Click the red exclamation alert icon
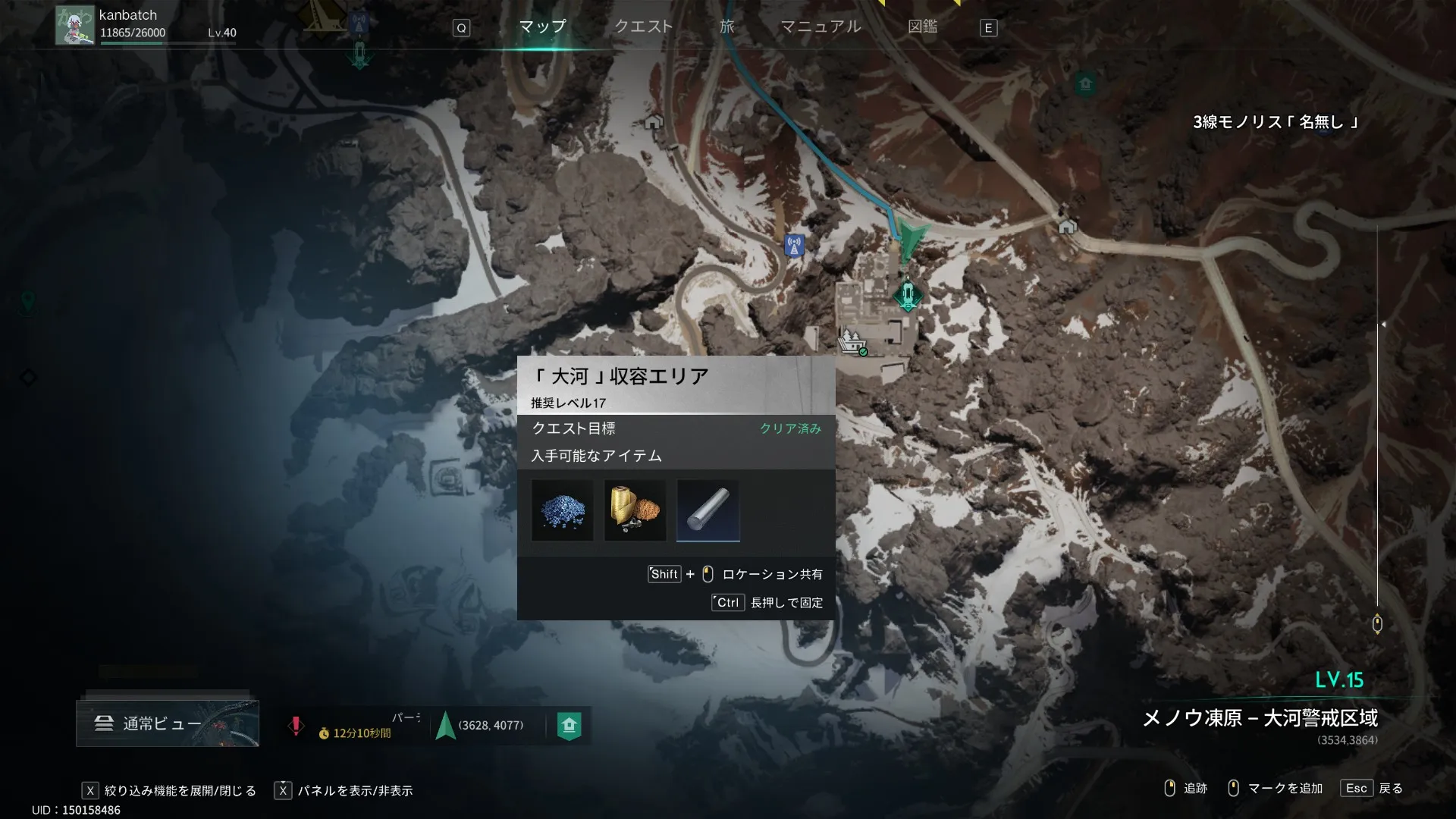The height and width of the screenshot is (819, 1456). (x=296, y=725)
